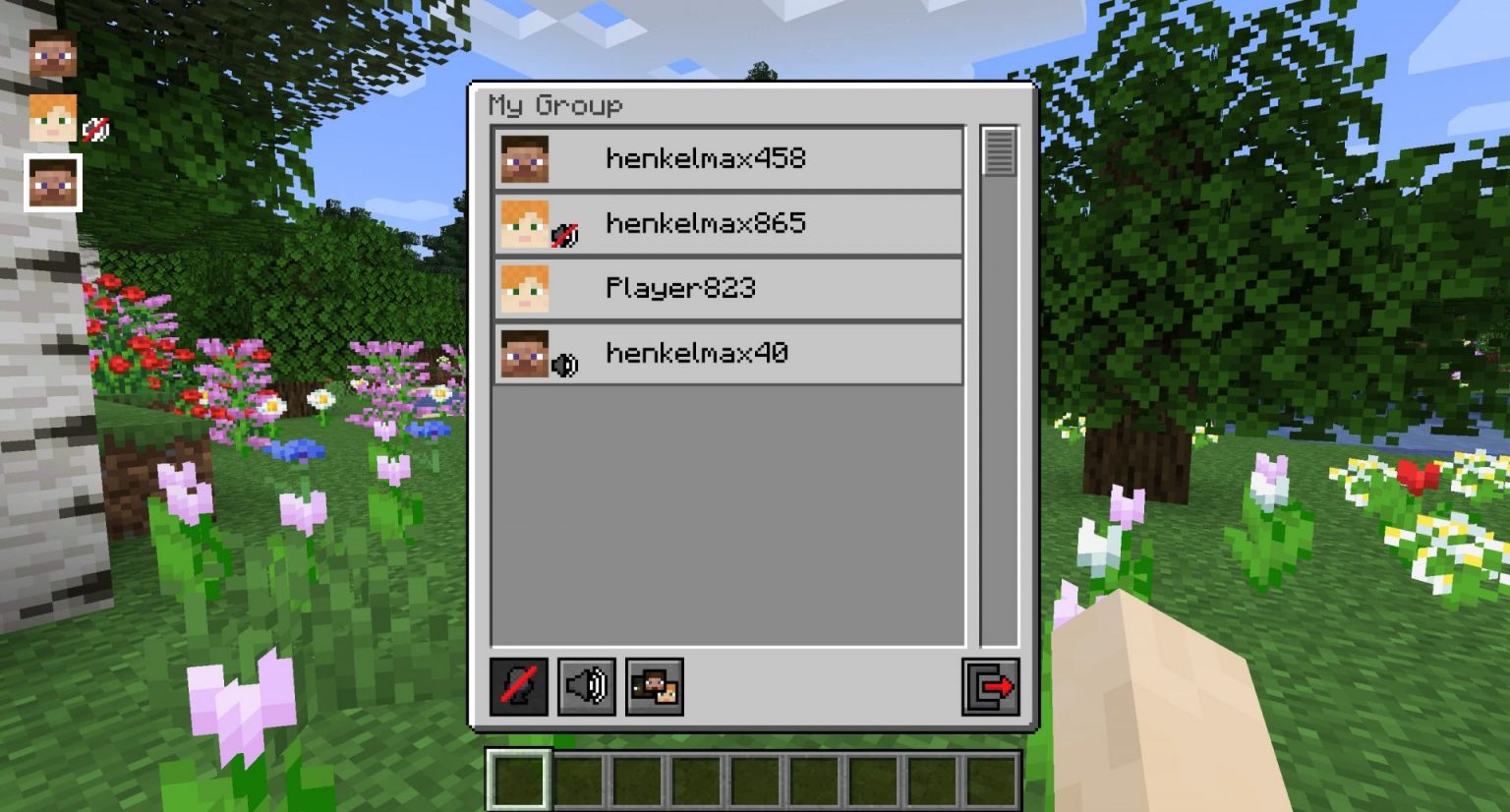Click the henkelmax40 entry in the group
This screenshot has height=812, width=1510.
coord(727,354)
